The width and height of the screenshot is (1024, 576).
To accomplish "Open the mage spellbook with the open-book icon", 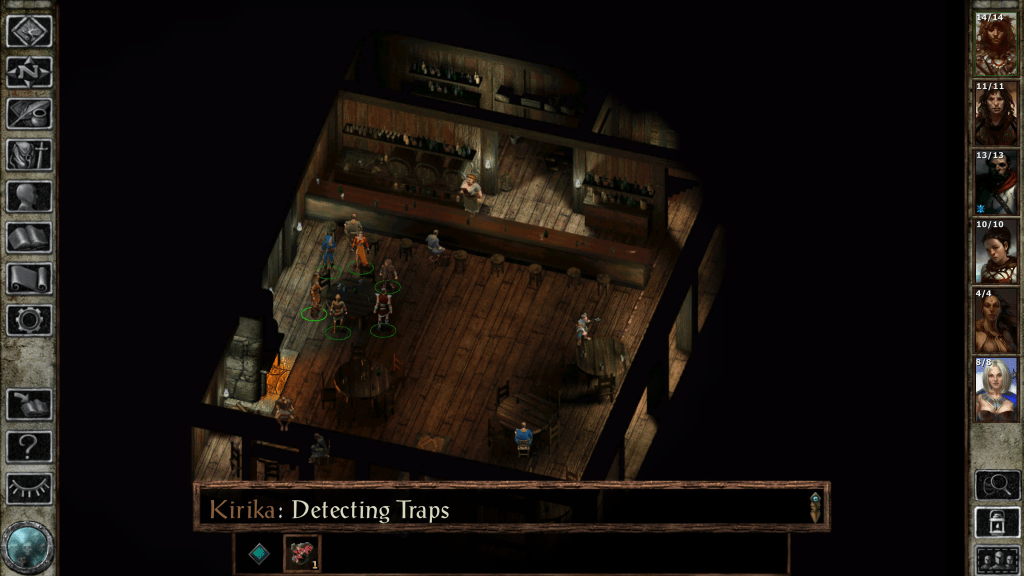I will pos(29,238).
